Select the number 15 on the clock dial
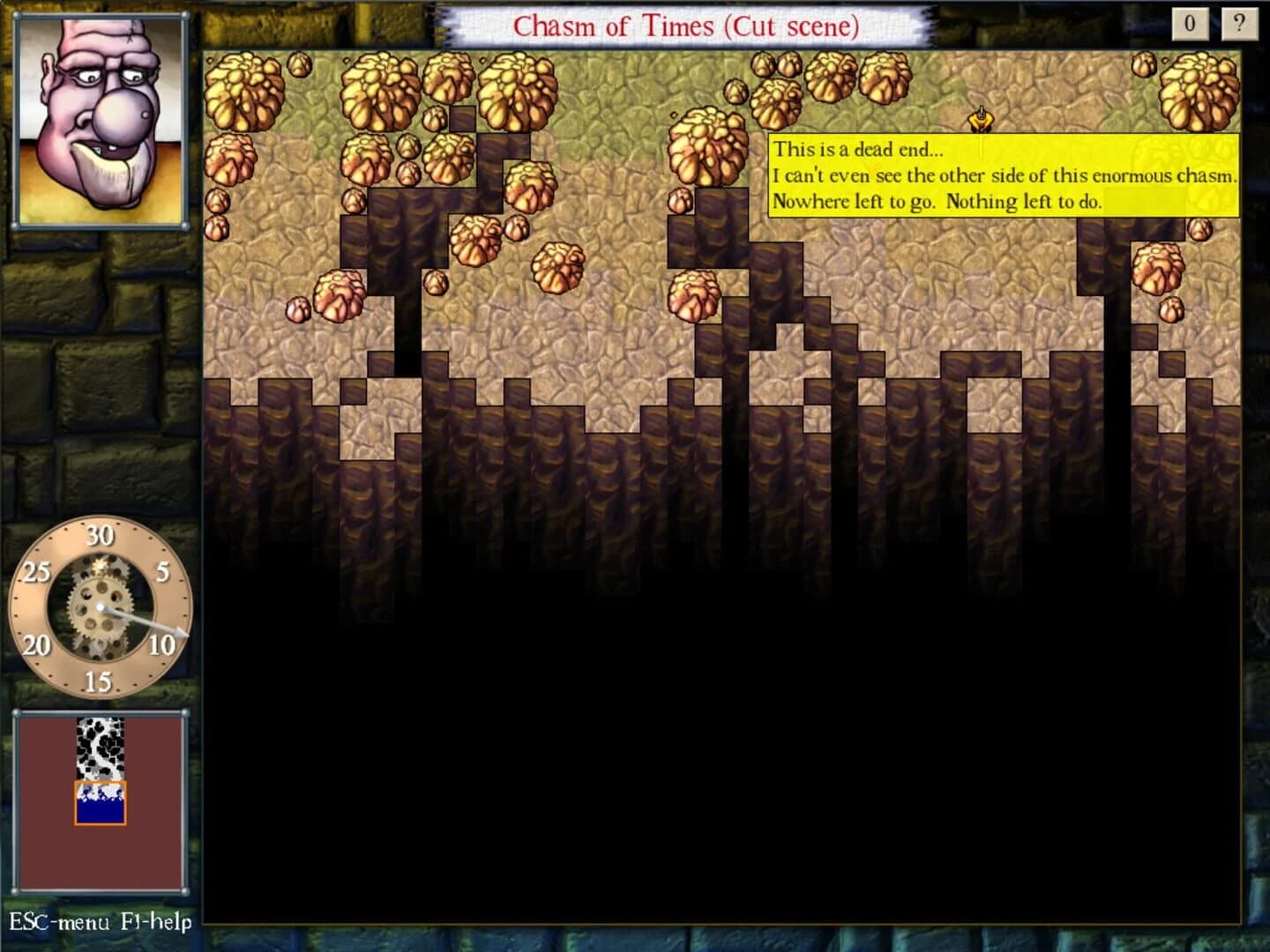 click(x=99, y=680)
